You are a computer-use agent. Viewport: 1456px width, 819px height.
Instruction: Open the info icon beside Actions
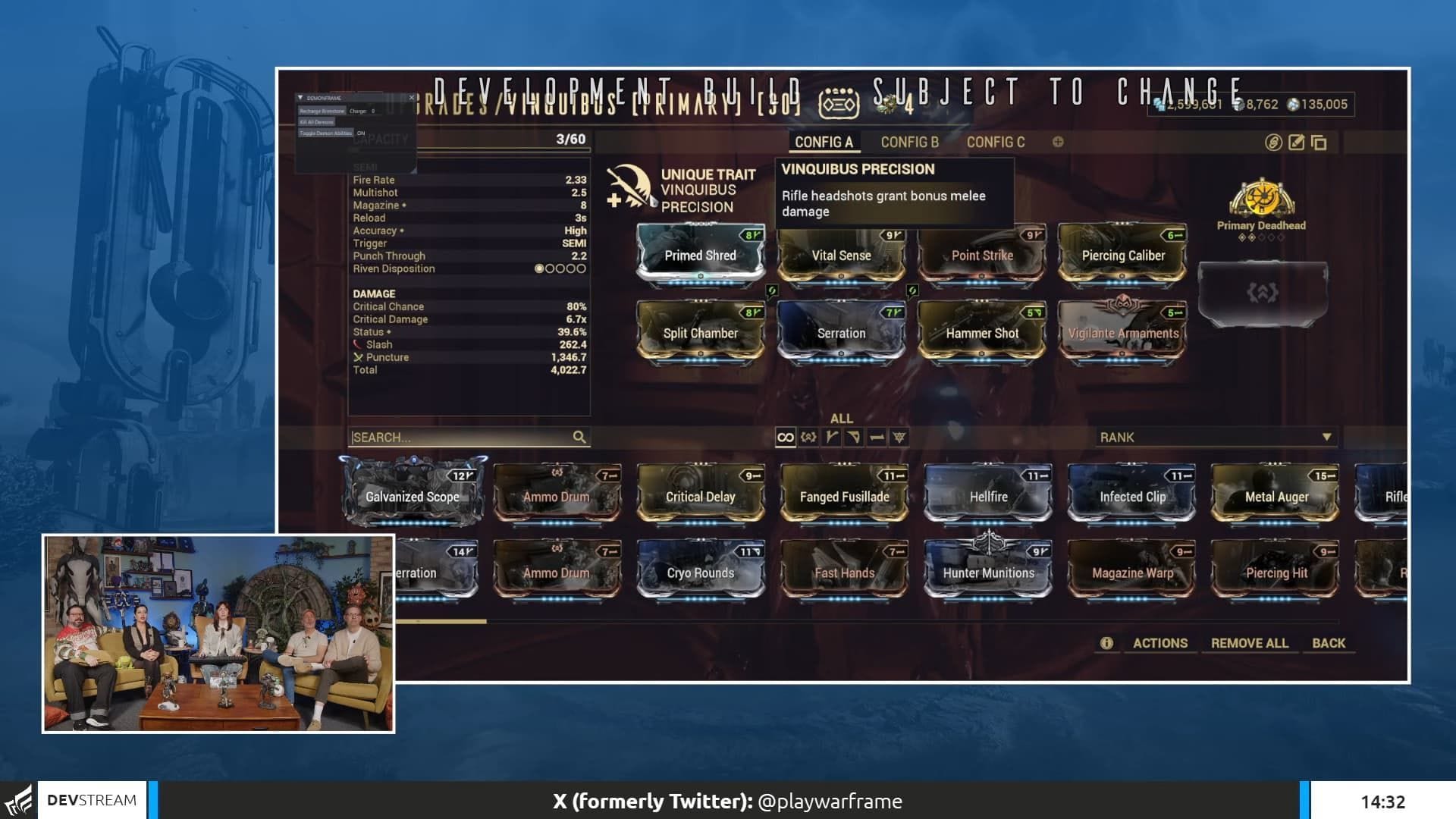tap(1106, 642)
